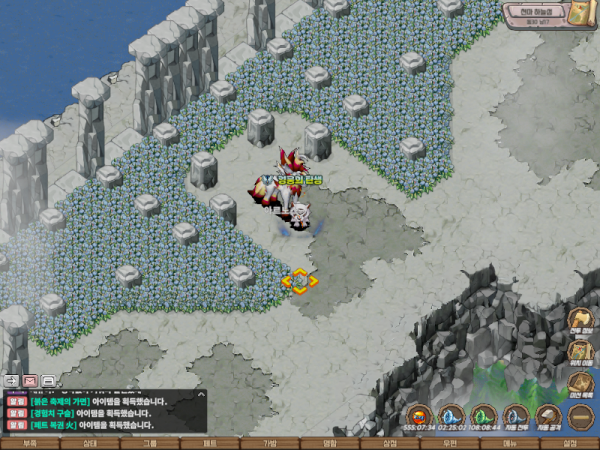The image size is (600, 450).
Task: Open the 메뉴 (menu) button
Action: coord(510,442)
